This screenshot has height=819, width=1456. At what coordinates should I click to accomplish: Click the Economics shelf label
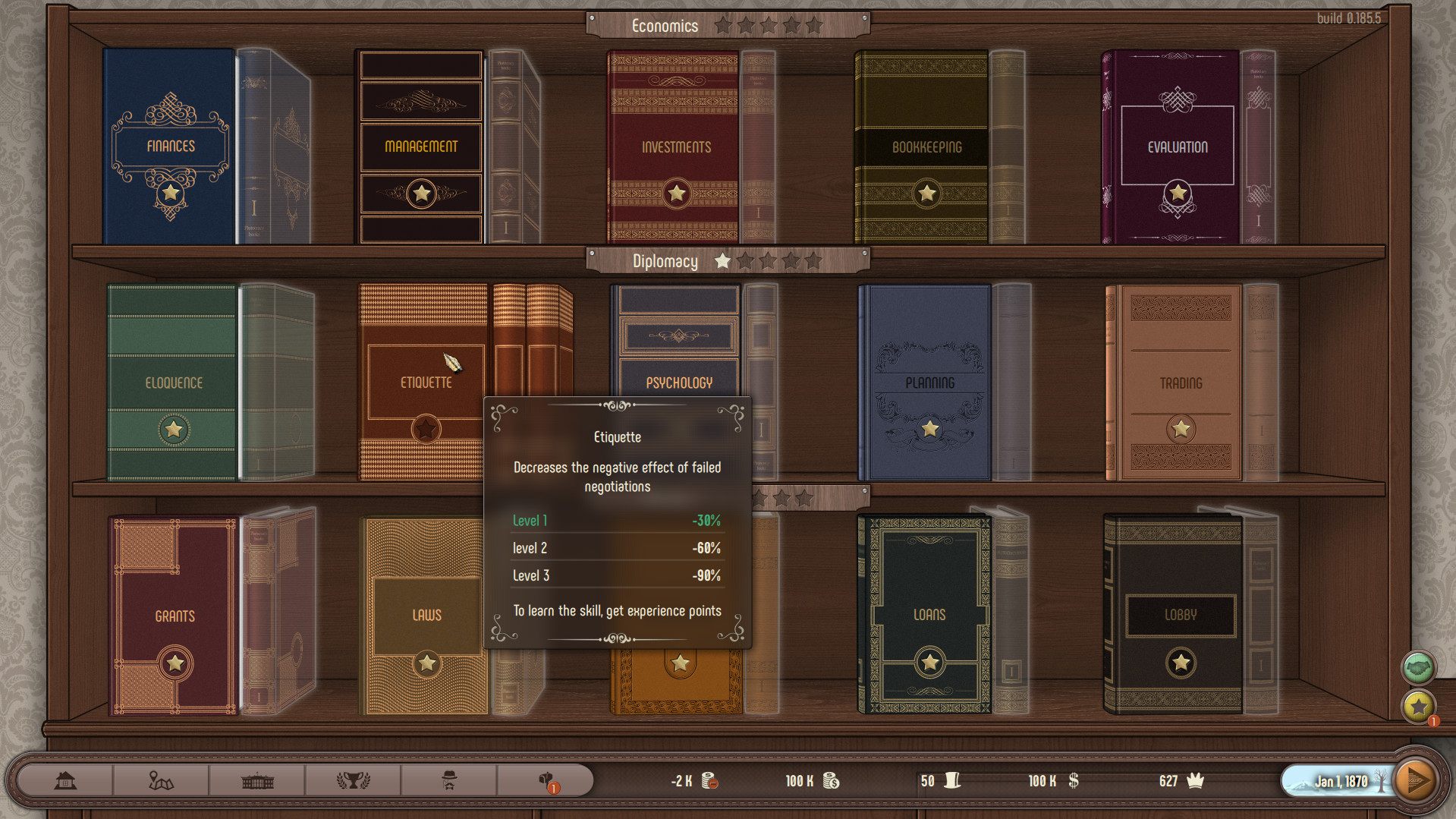coord(665,25)
